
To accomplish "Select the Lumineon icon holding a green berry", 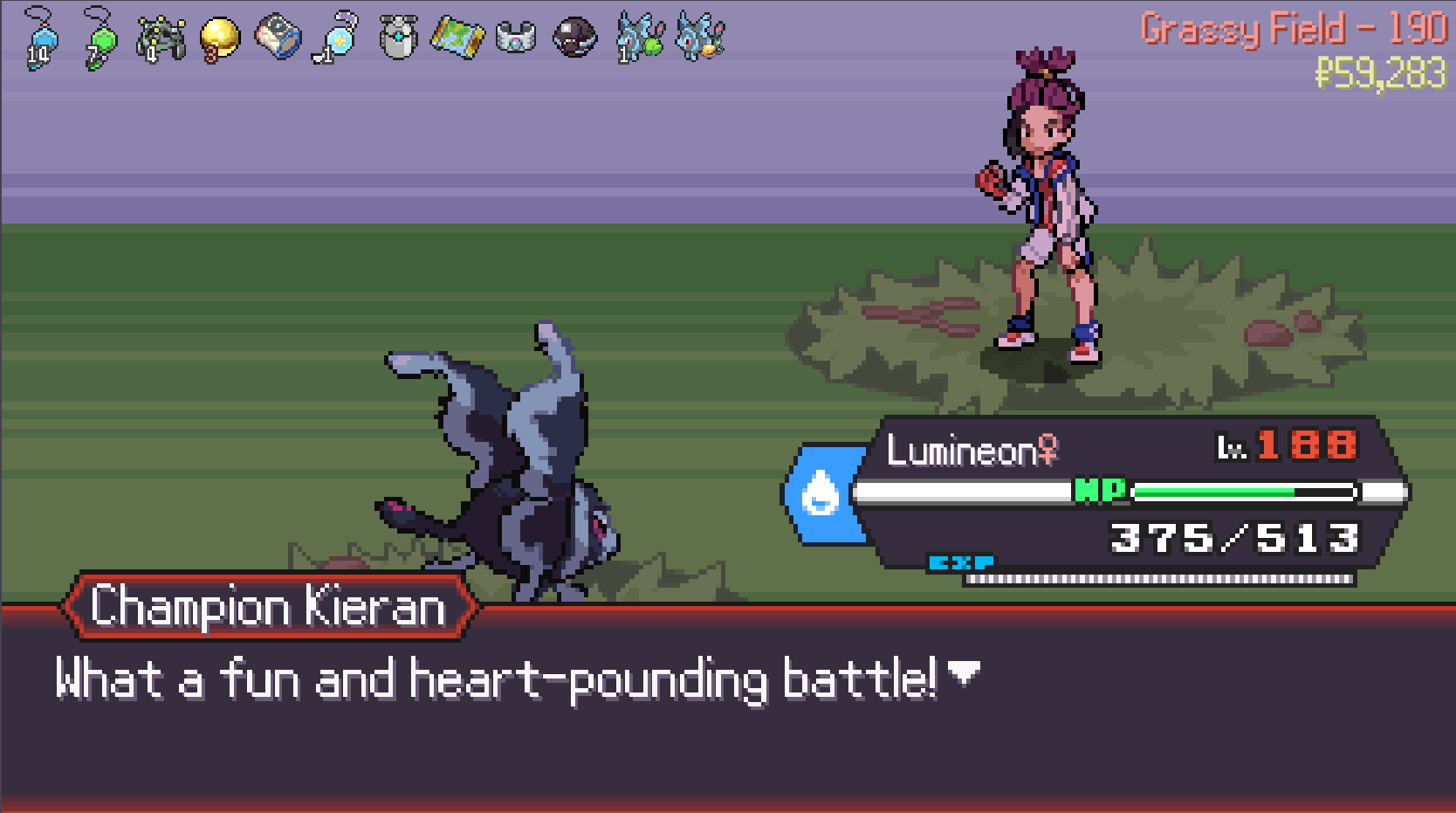I will coord(640,38).
